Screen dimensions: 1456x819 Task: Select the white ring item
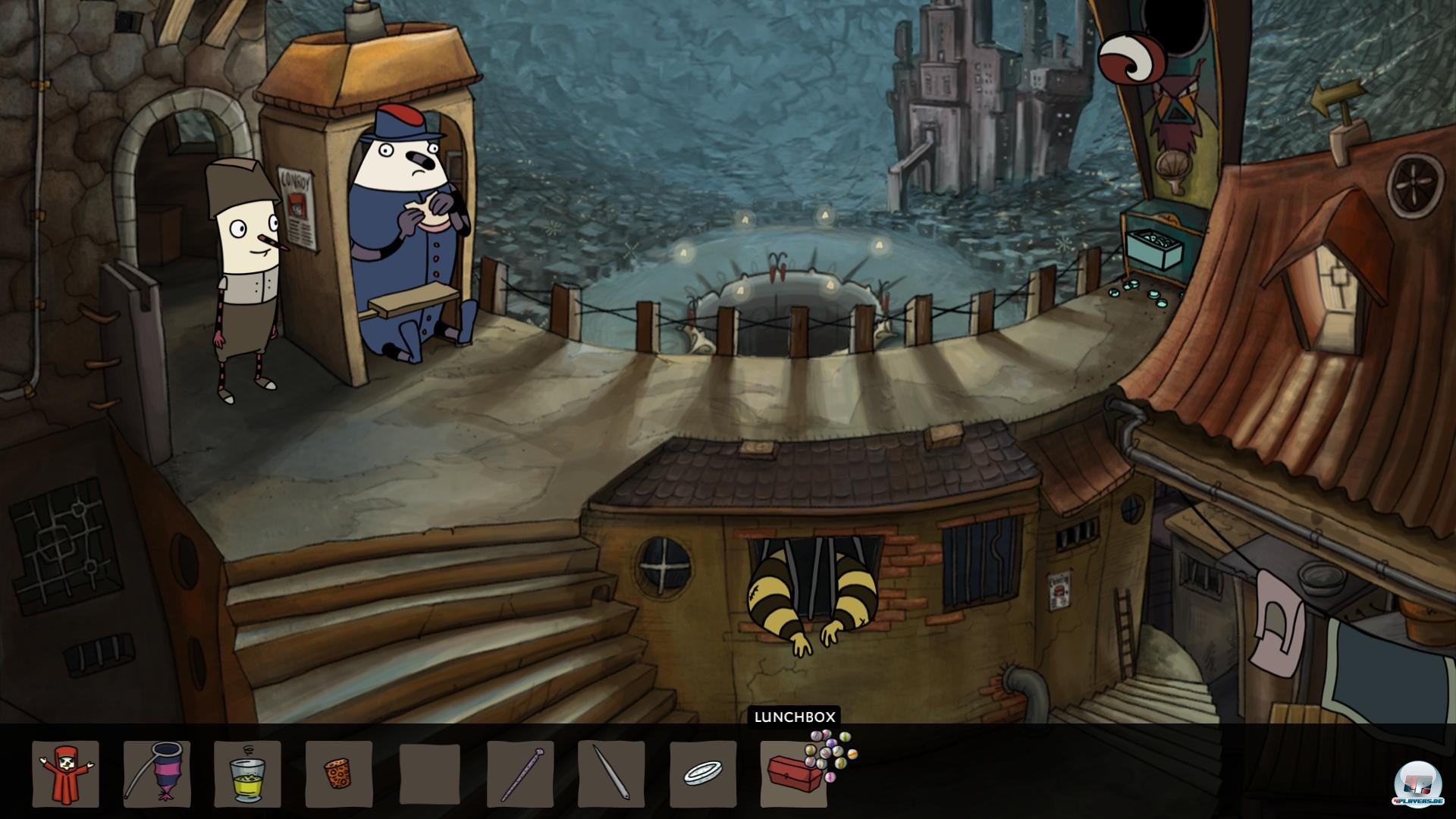click(702, 773)
